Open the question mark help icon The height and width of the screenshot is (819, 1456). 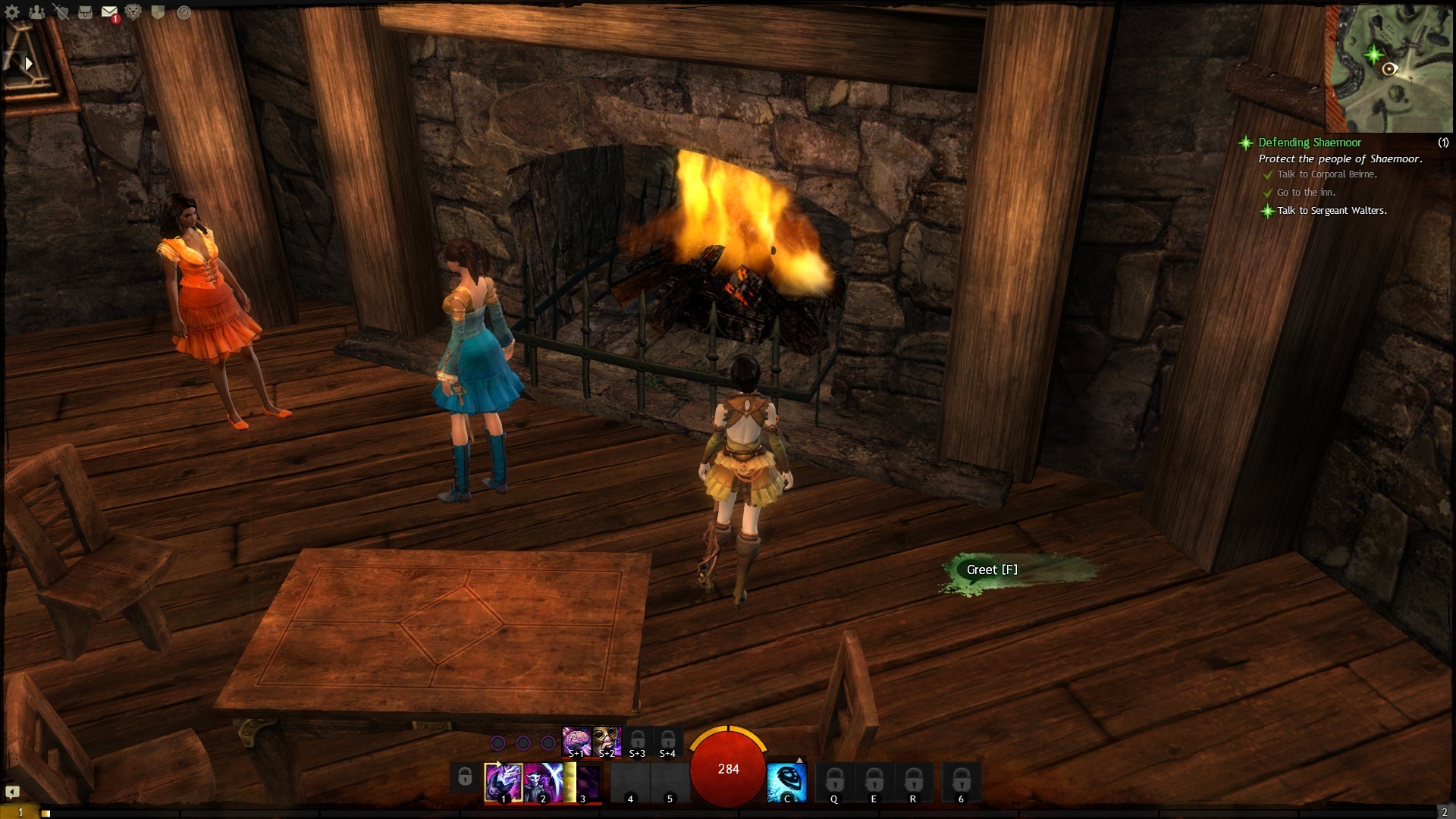pos(184,12)
